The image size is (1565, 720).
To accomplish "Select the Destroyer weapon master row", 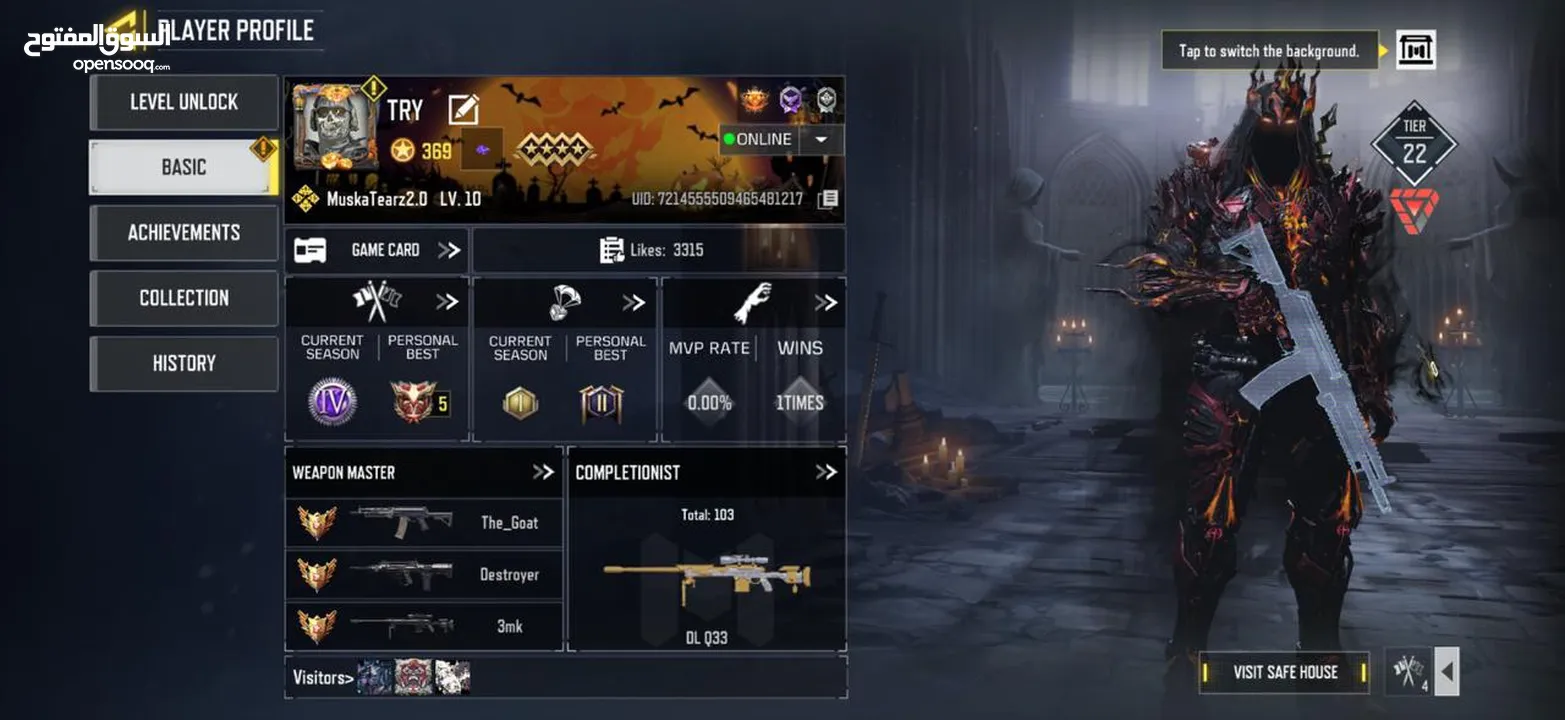I will pos(424,574).
